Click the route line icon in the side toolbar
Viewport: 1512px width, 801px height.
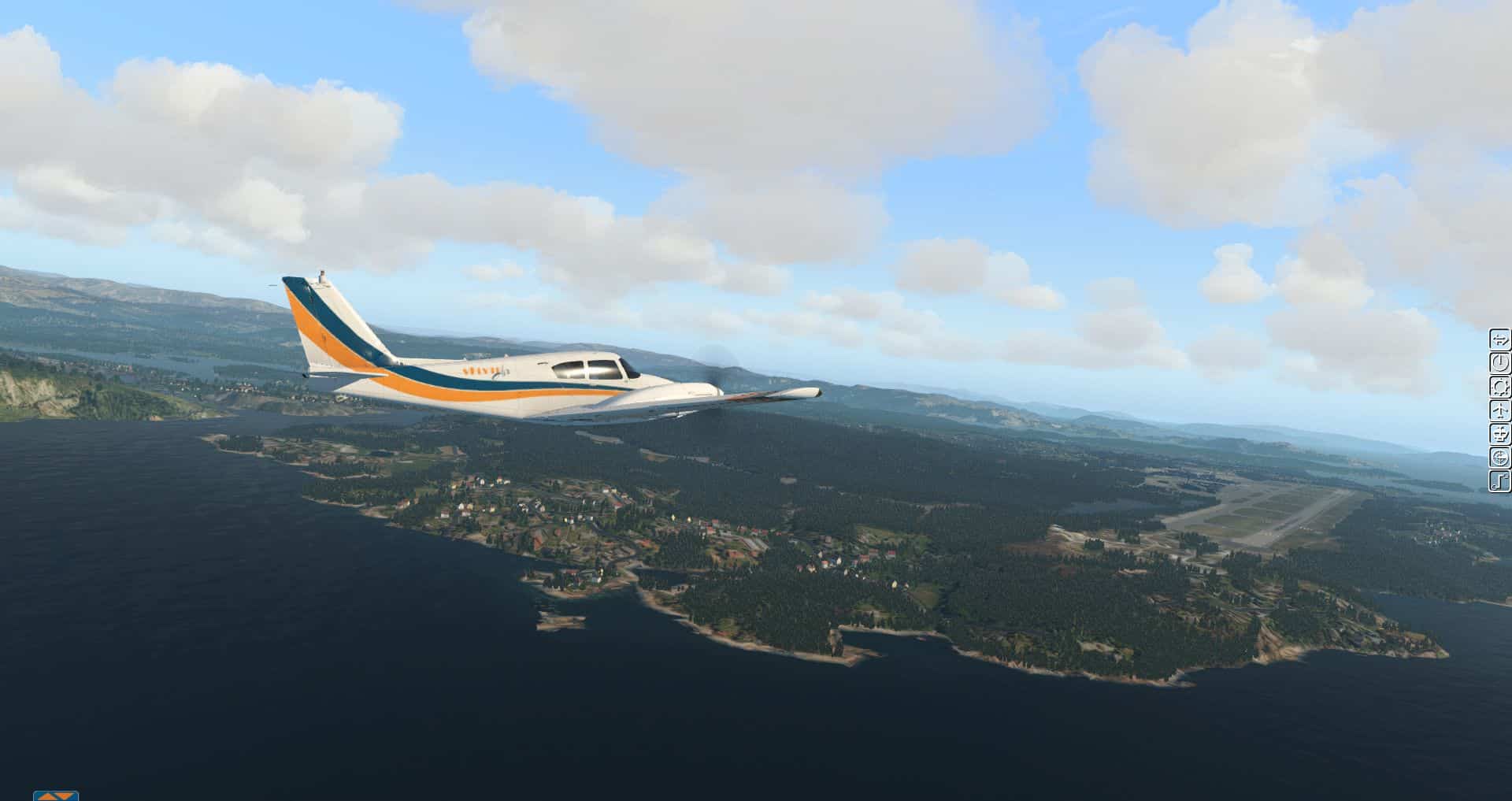[x=1499, y=480]
